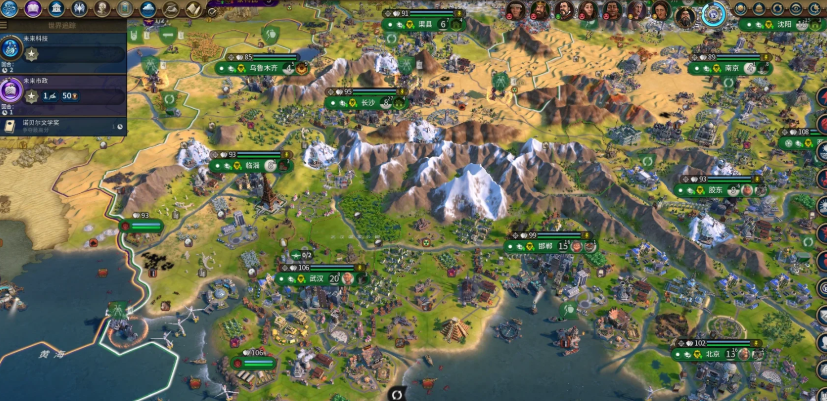Select the 未来市政 civic tracker entry

click(62, 96)
